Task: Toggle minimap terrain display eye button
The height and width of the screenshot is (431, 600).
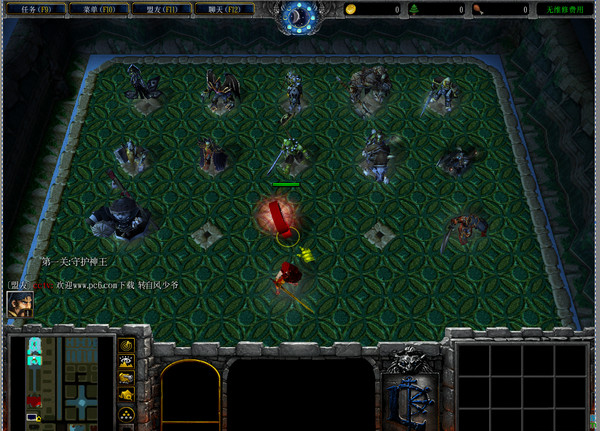Action: click(127, 363)
